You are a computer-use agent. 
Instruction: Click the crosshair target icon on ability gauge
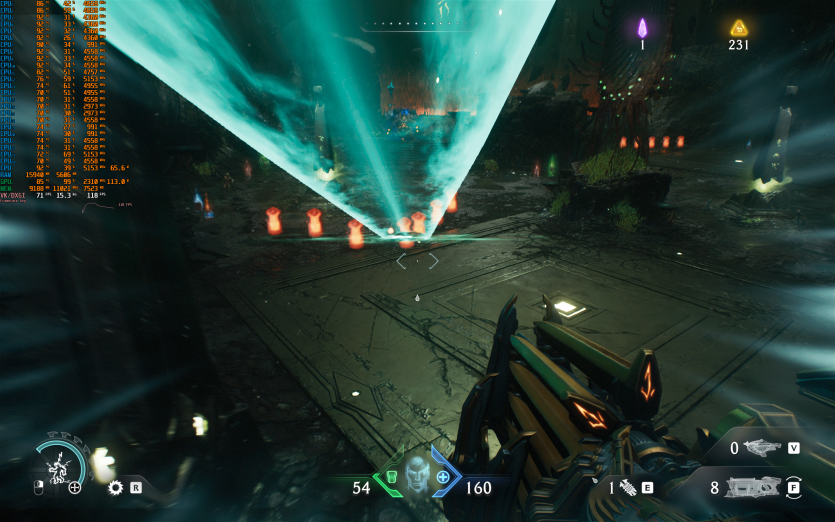[x=75, y=487]
